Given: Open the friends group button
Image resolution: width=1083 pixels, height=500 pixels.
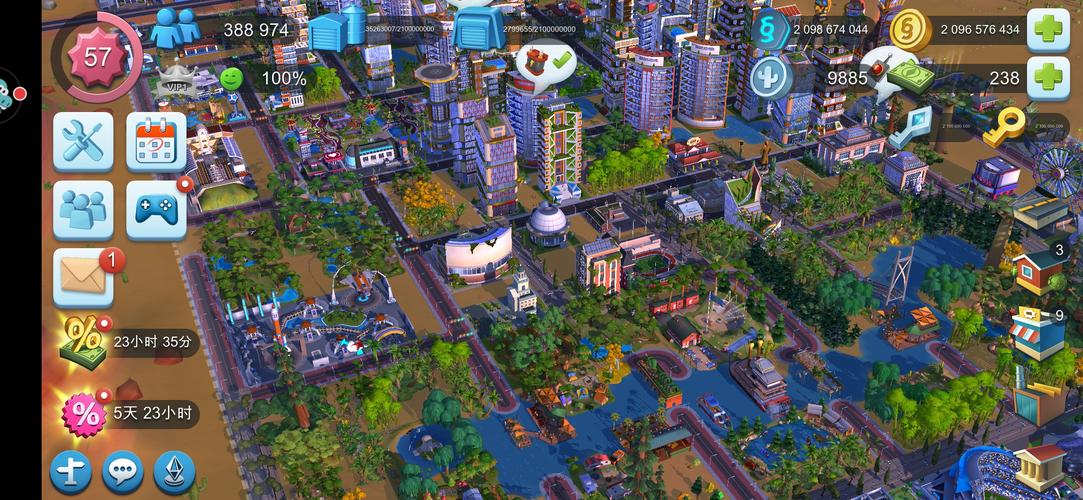Looking at the screenshot, I should pos(82,210).
